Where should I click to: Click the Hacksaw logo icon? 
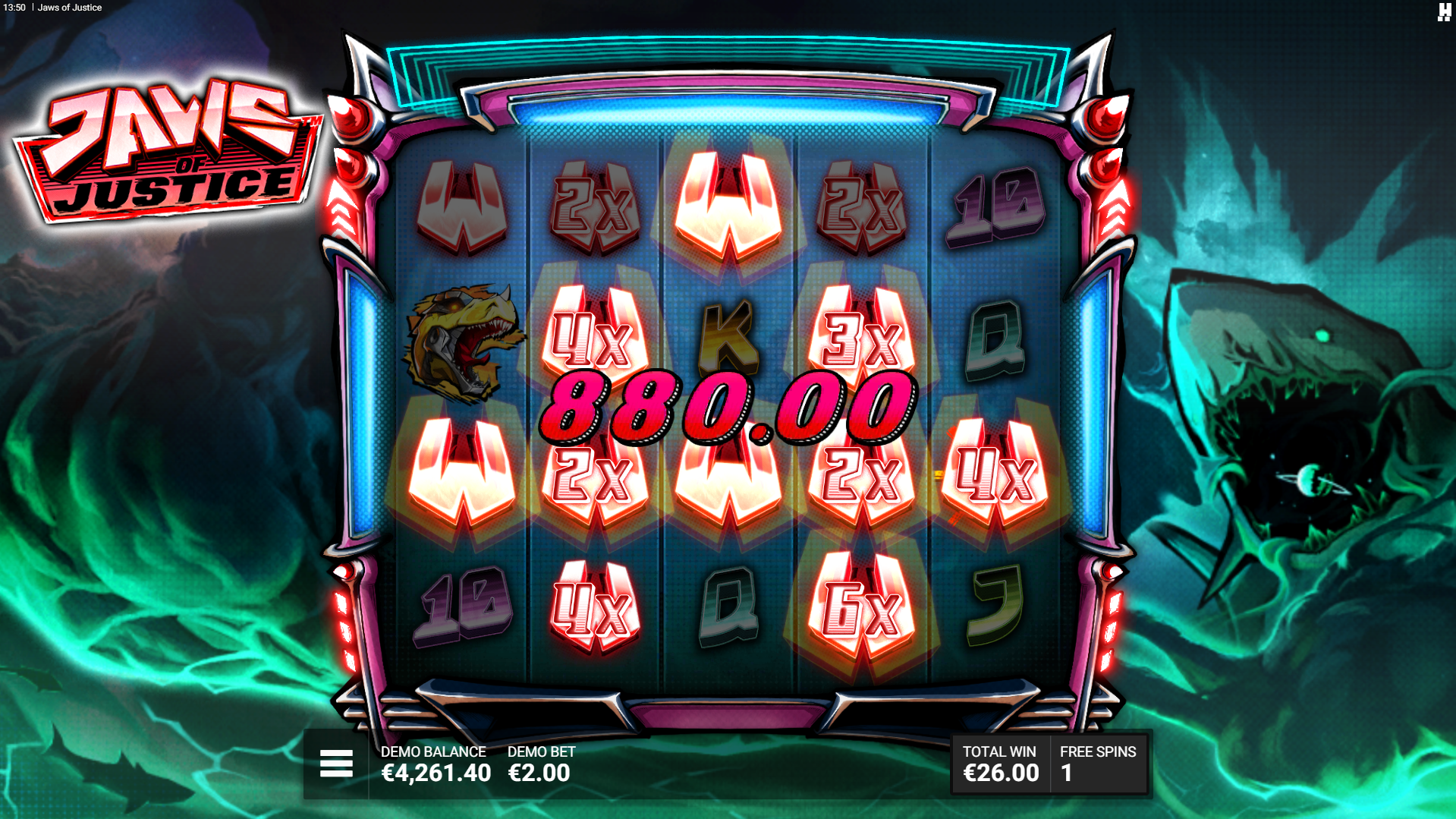(x=1443, y=11)
